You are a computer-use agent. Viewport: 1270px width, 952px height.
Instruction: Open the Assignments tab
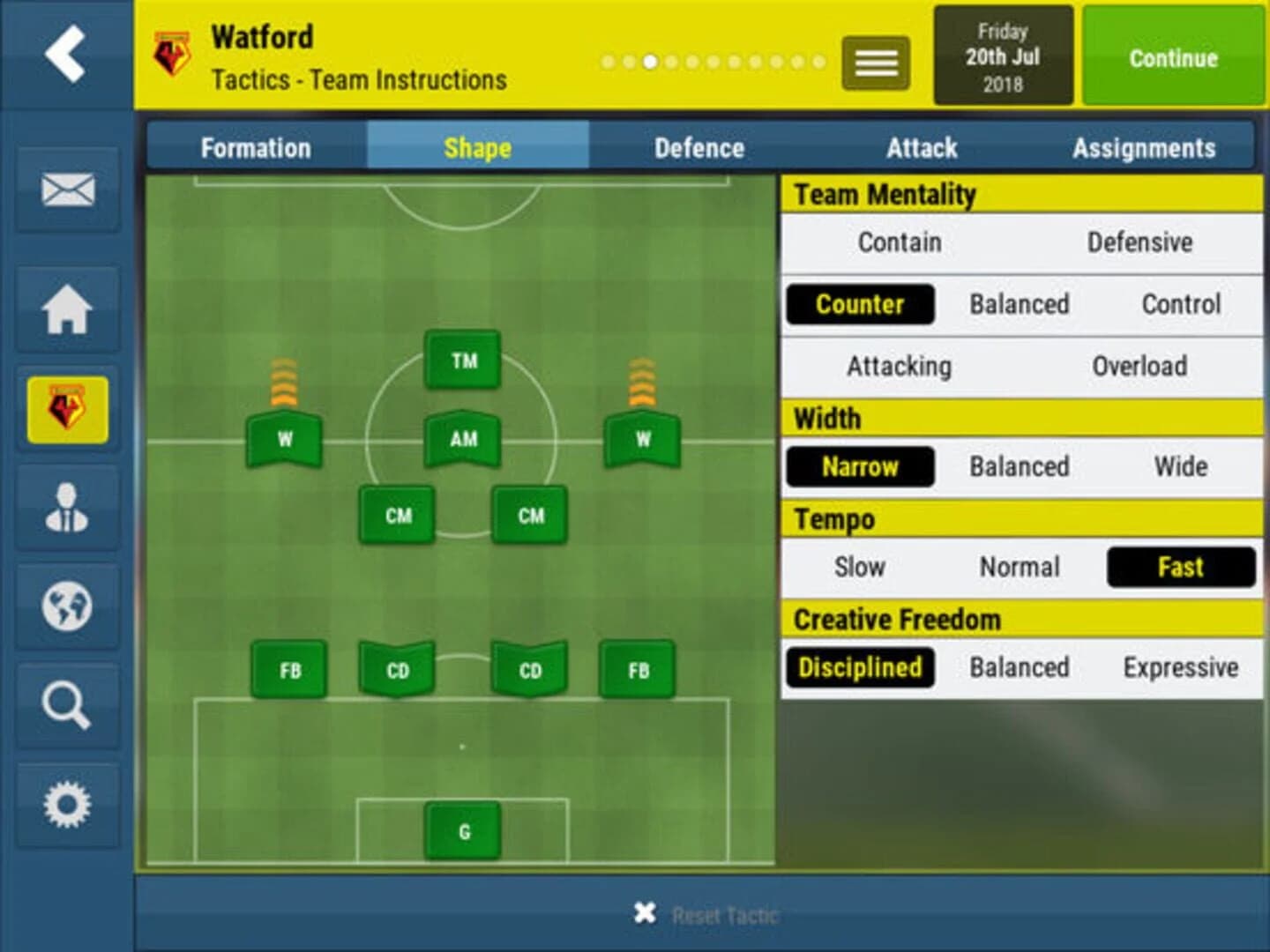[1144, 147]
